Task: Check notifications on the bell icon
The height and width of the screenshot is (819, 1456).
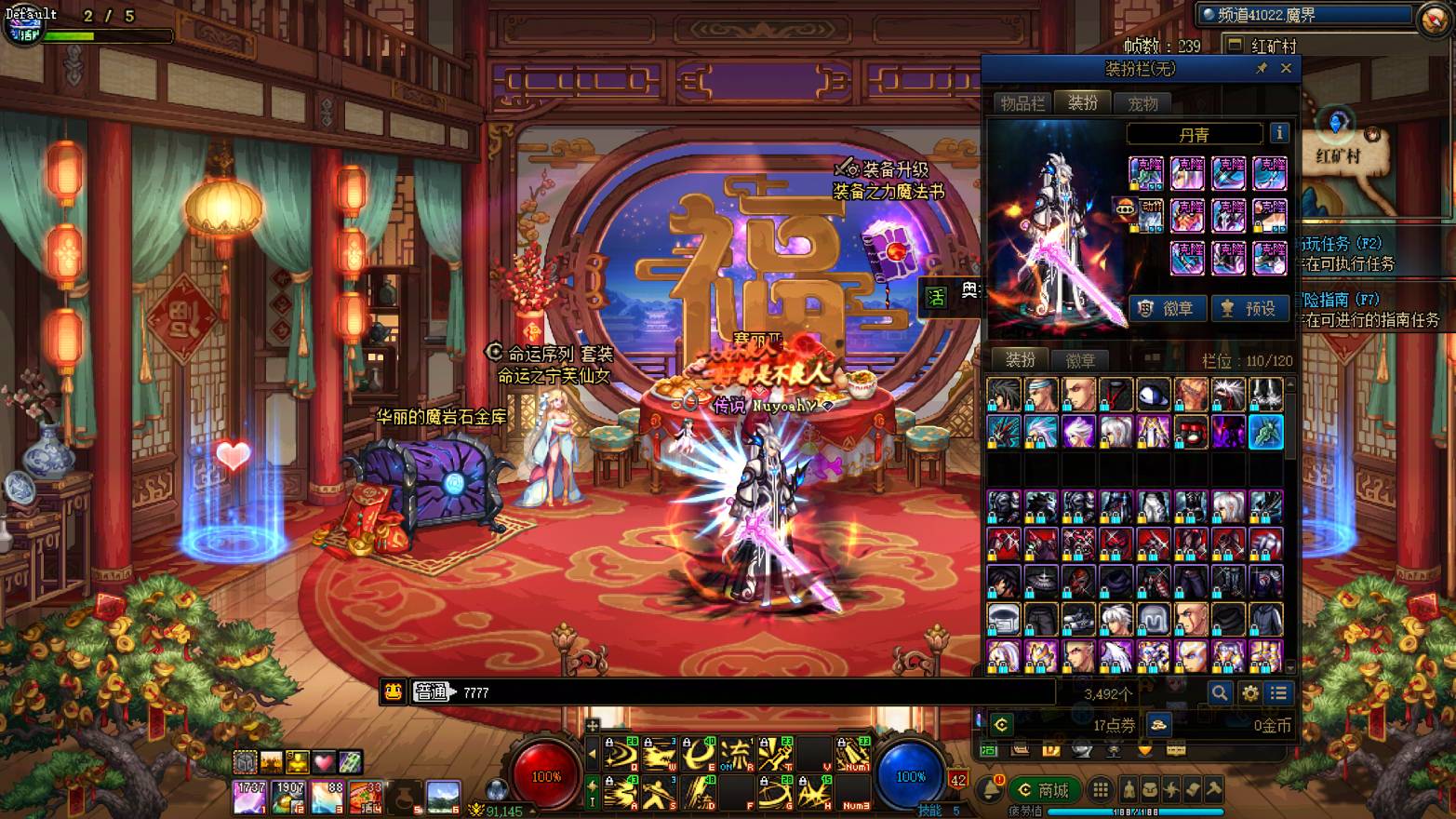Action: pos(991,790)
